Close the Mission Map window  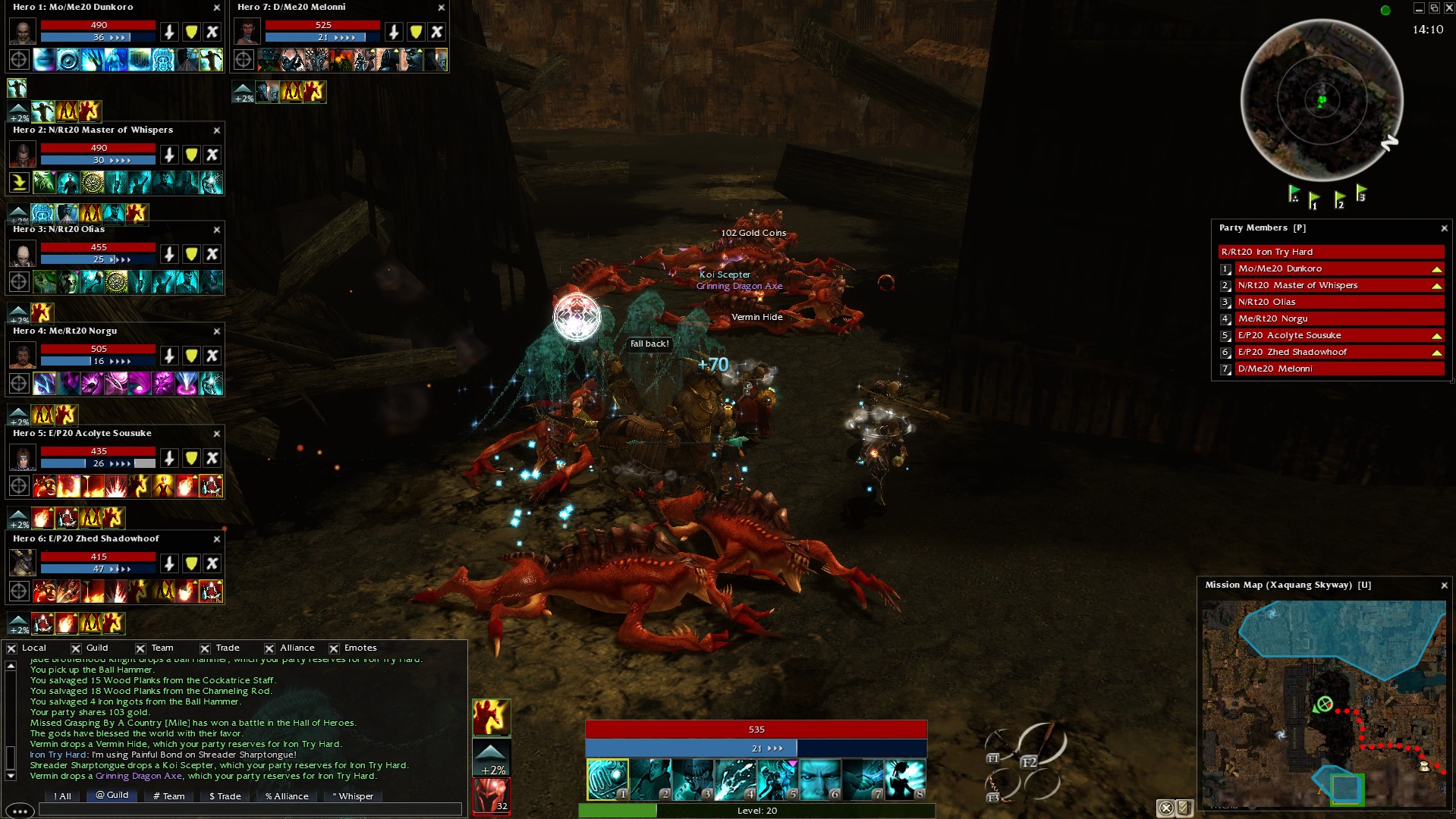[1444, 585]
